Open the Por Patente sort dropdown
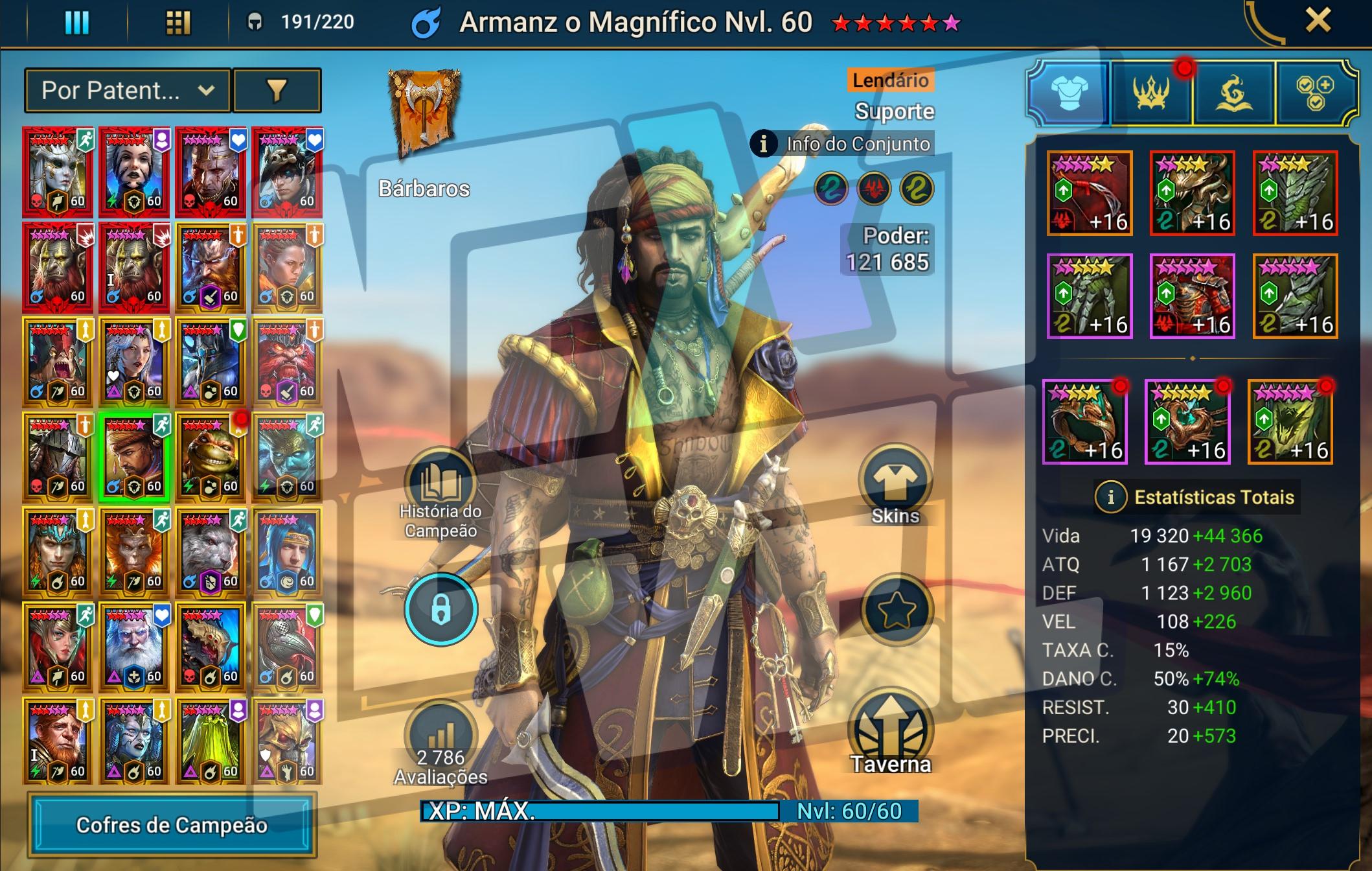 128,91
